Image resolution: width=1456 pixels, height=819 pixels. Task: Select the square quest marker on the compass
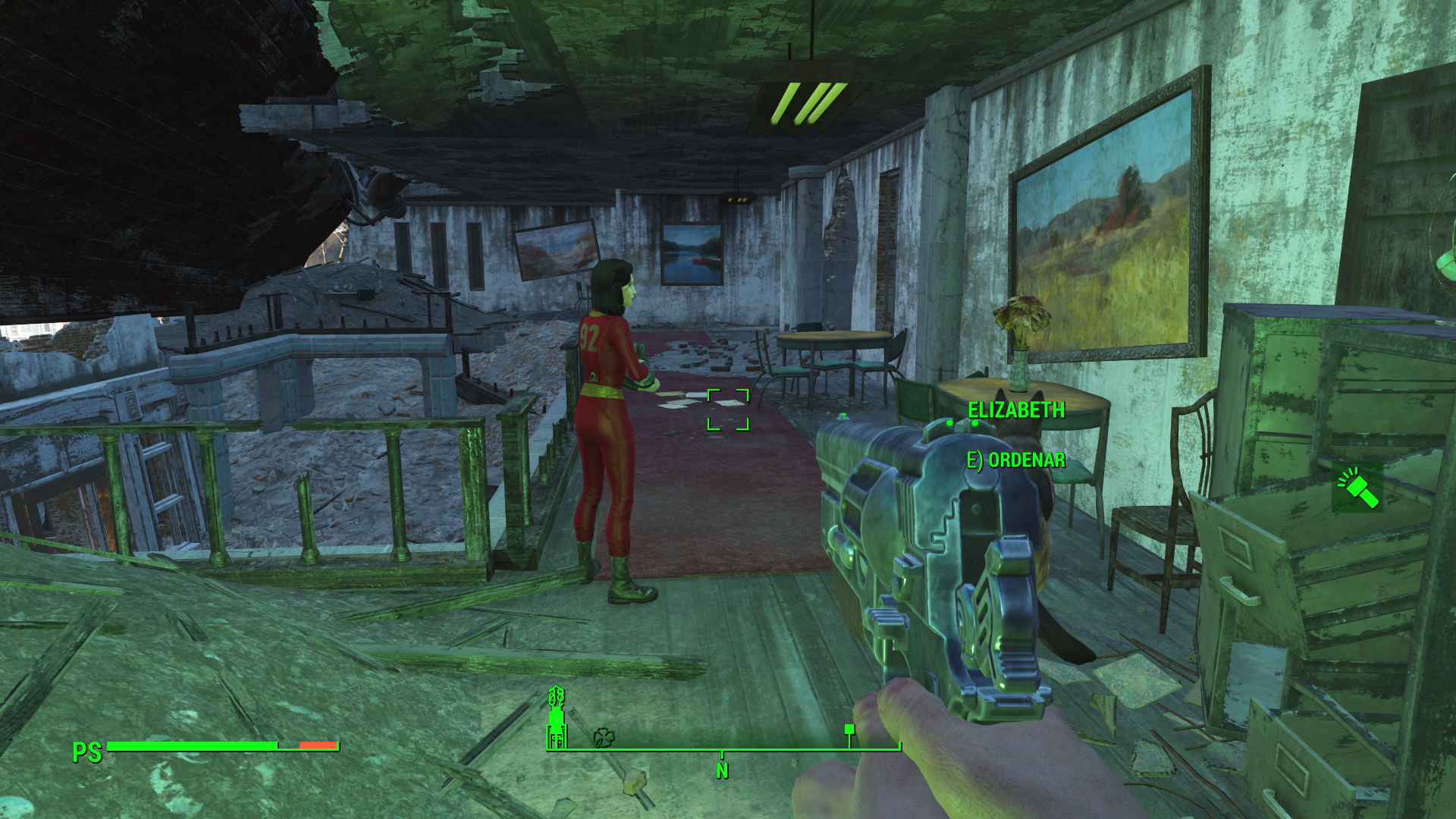[849, 730]
